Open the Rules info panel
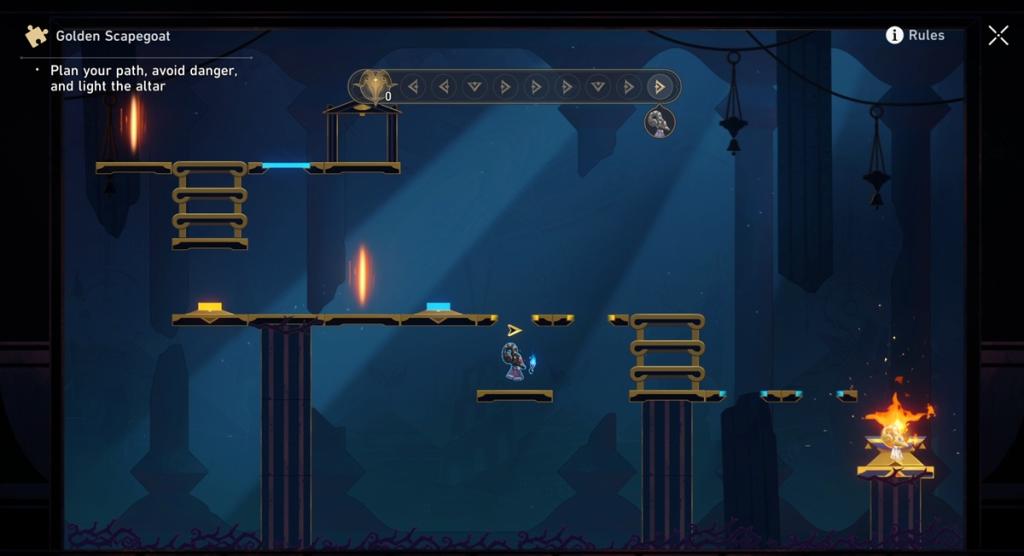 914,35
